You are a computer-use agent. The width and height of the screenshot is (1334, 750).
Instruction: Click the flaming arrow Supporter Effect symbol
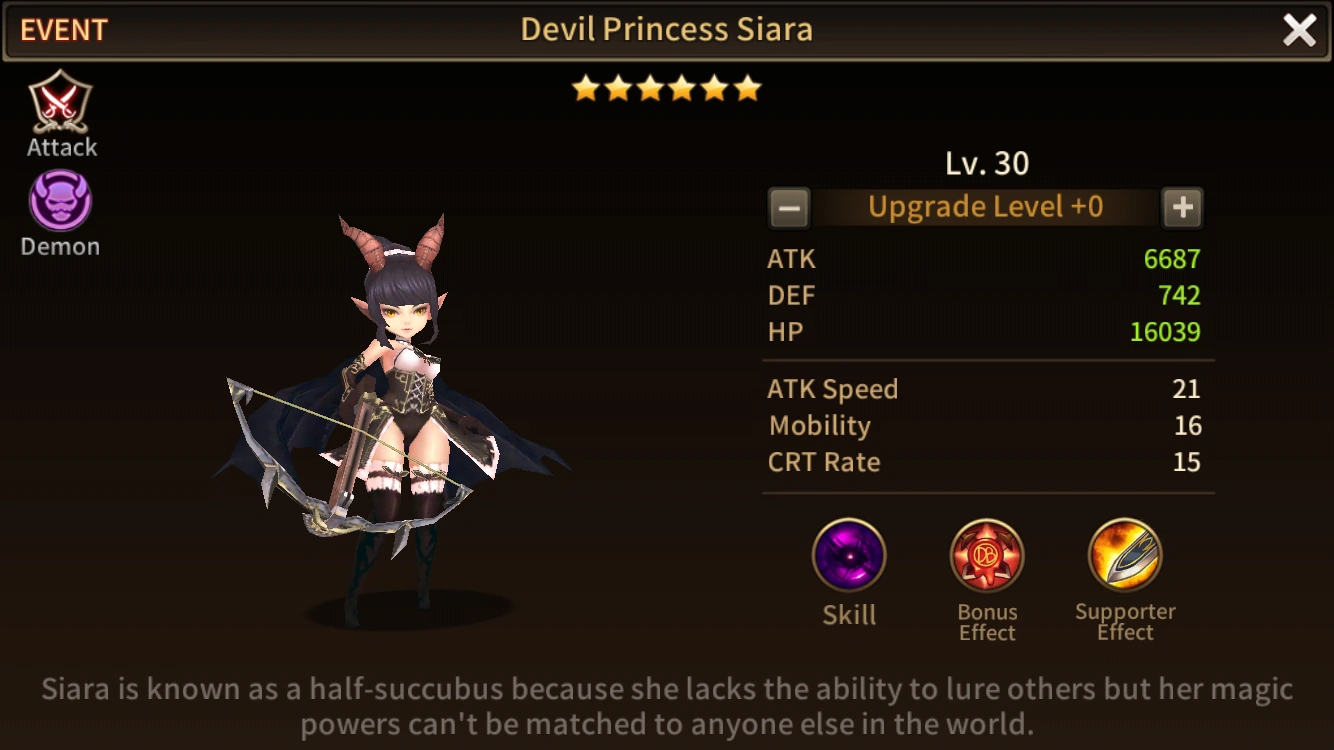click(x=1124, y=557)
